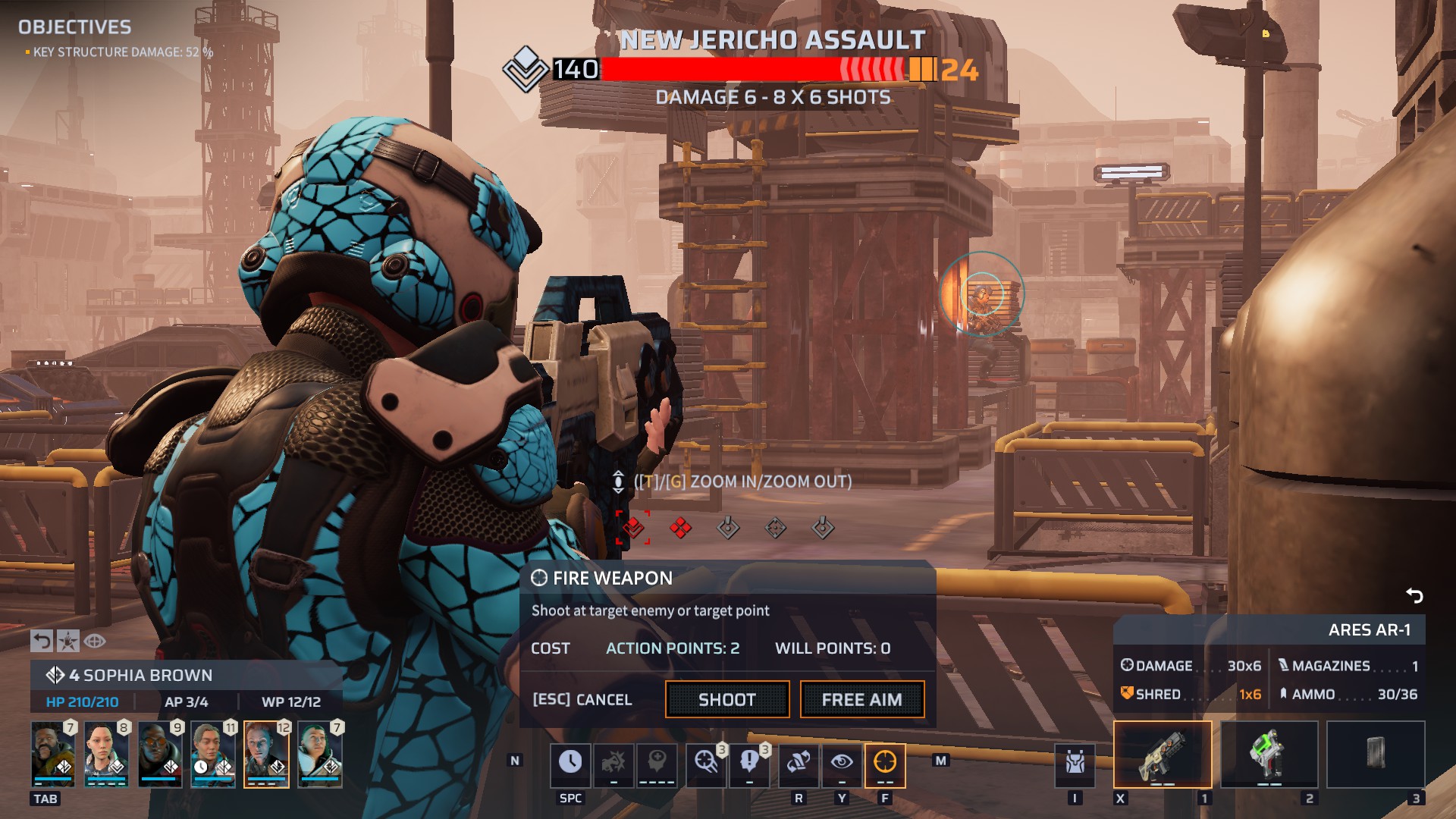Switch to FREE AIM mode
1456x819 pixels.
click(861, 699)
